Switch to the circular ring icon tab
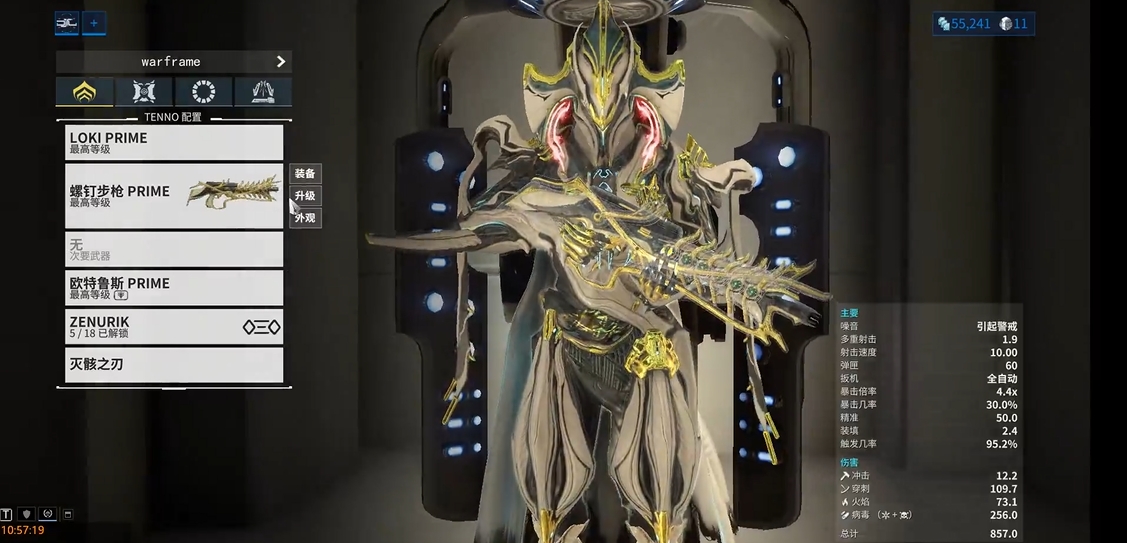1127x543 pixels. tap(203, 92)
